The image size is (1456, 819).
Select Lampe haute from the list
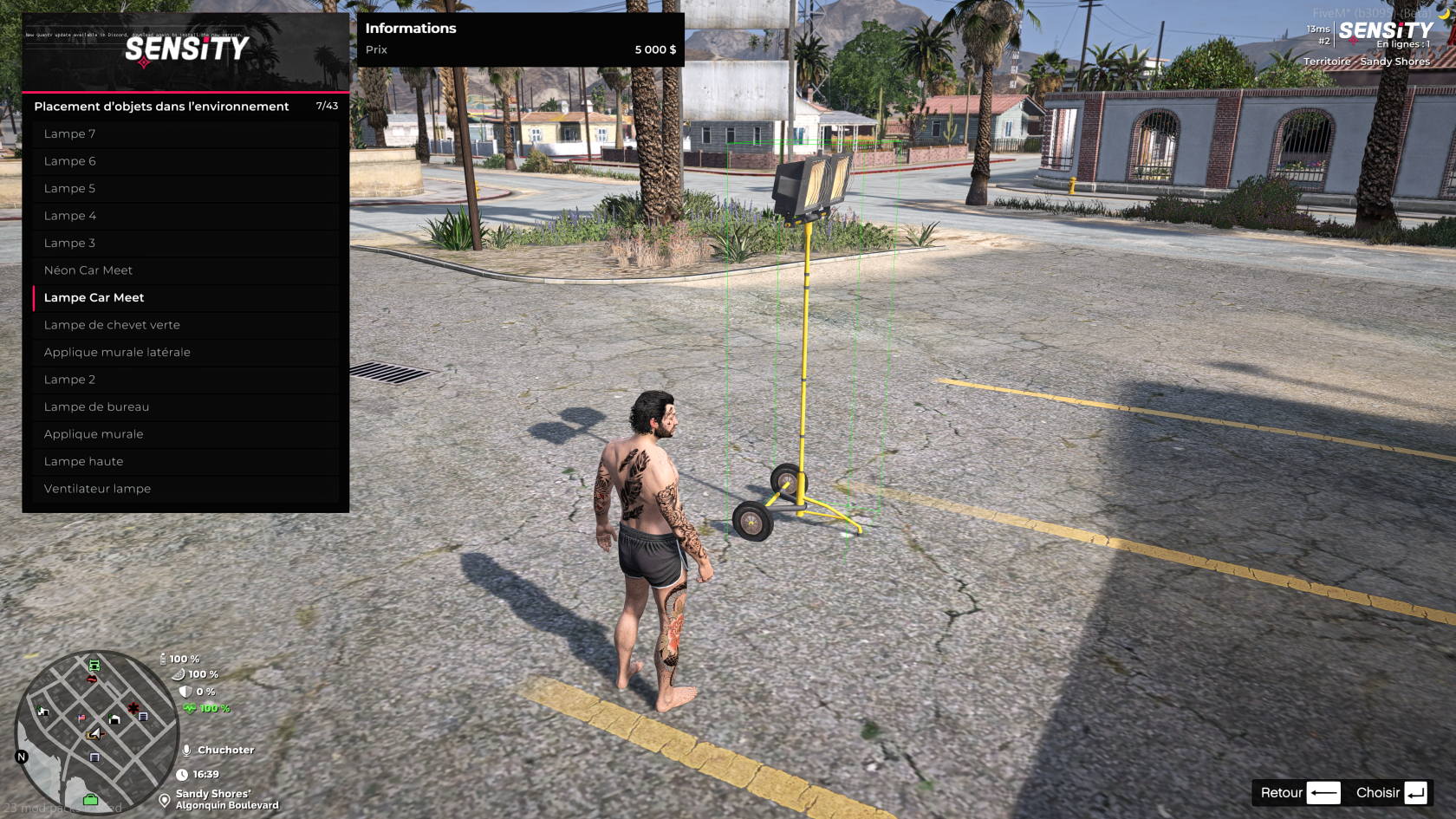click(185, 461)
